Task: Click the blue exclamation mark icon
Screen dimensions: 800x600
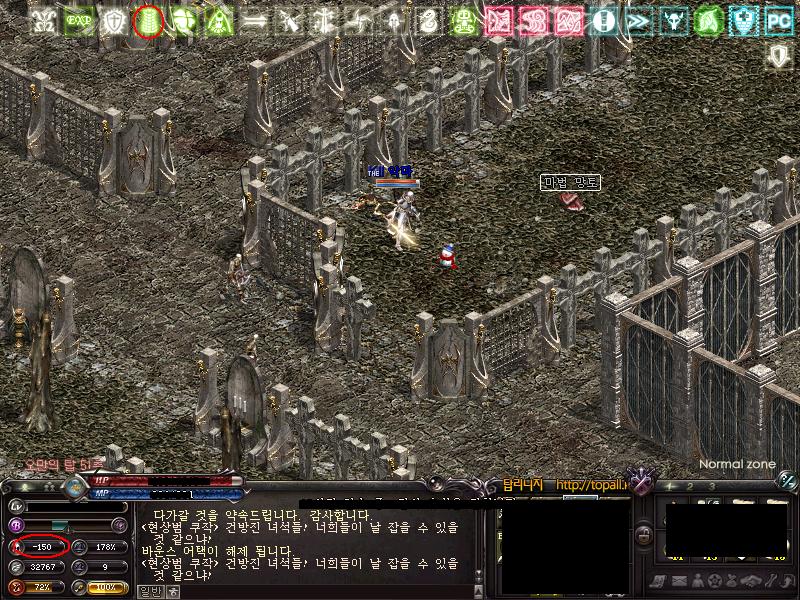Action: (x=603, y=19)
